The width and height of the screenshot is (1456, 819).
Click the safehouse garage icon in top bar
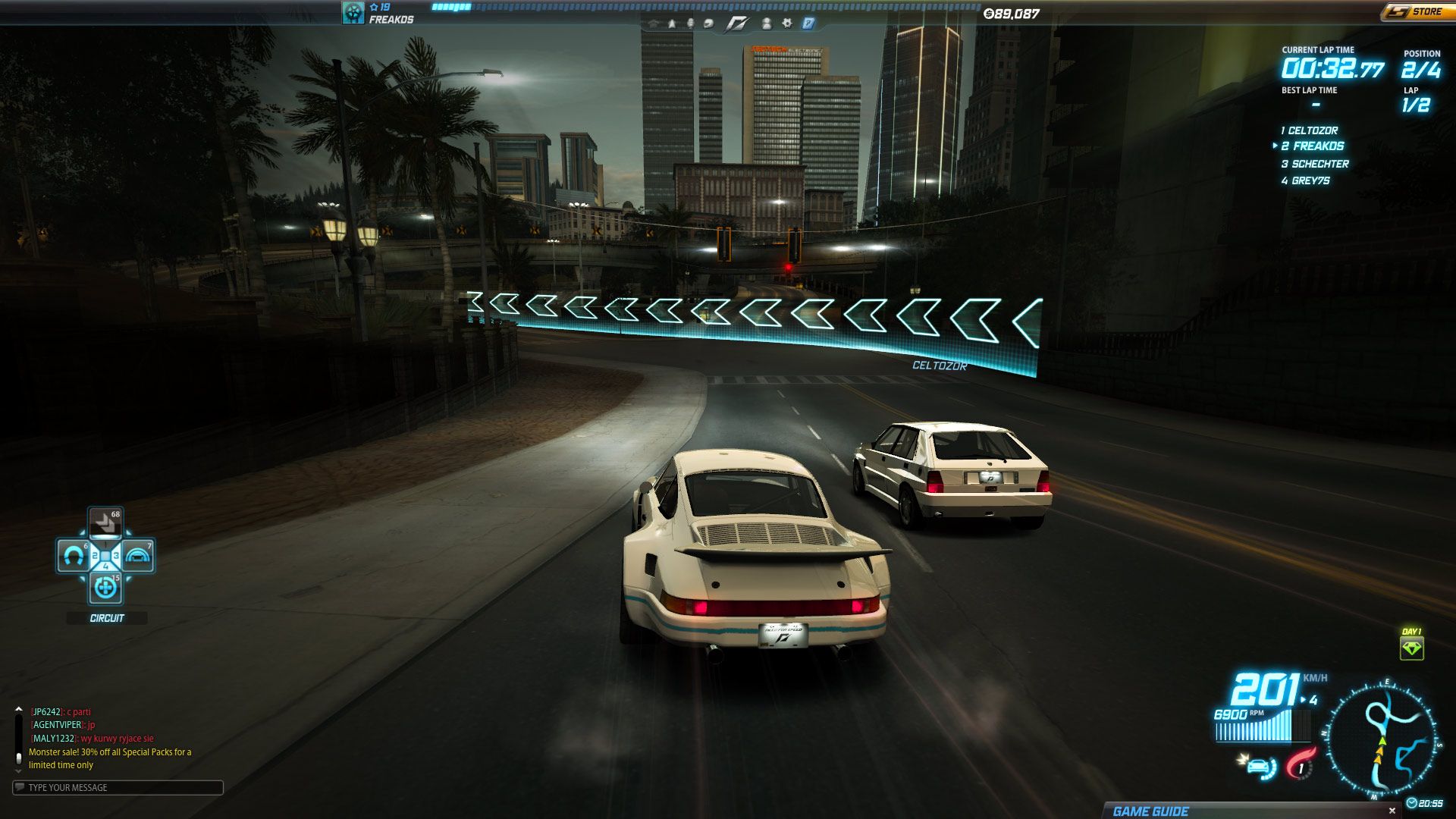tap(652, 24)
